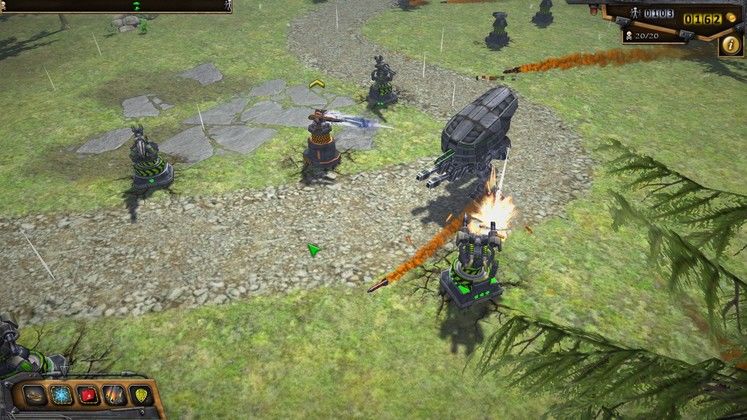Open the gold info button
The width and height of the screenshot is (747, 420).
pyautogui.click(x=731, y=46)
